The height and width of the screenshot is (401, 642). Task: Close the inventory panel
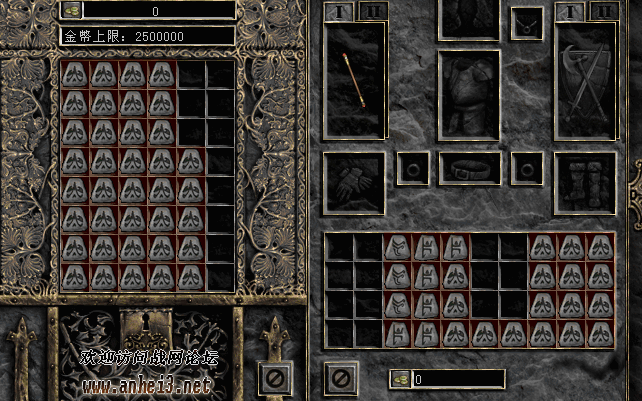tap(340, 378)
